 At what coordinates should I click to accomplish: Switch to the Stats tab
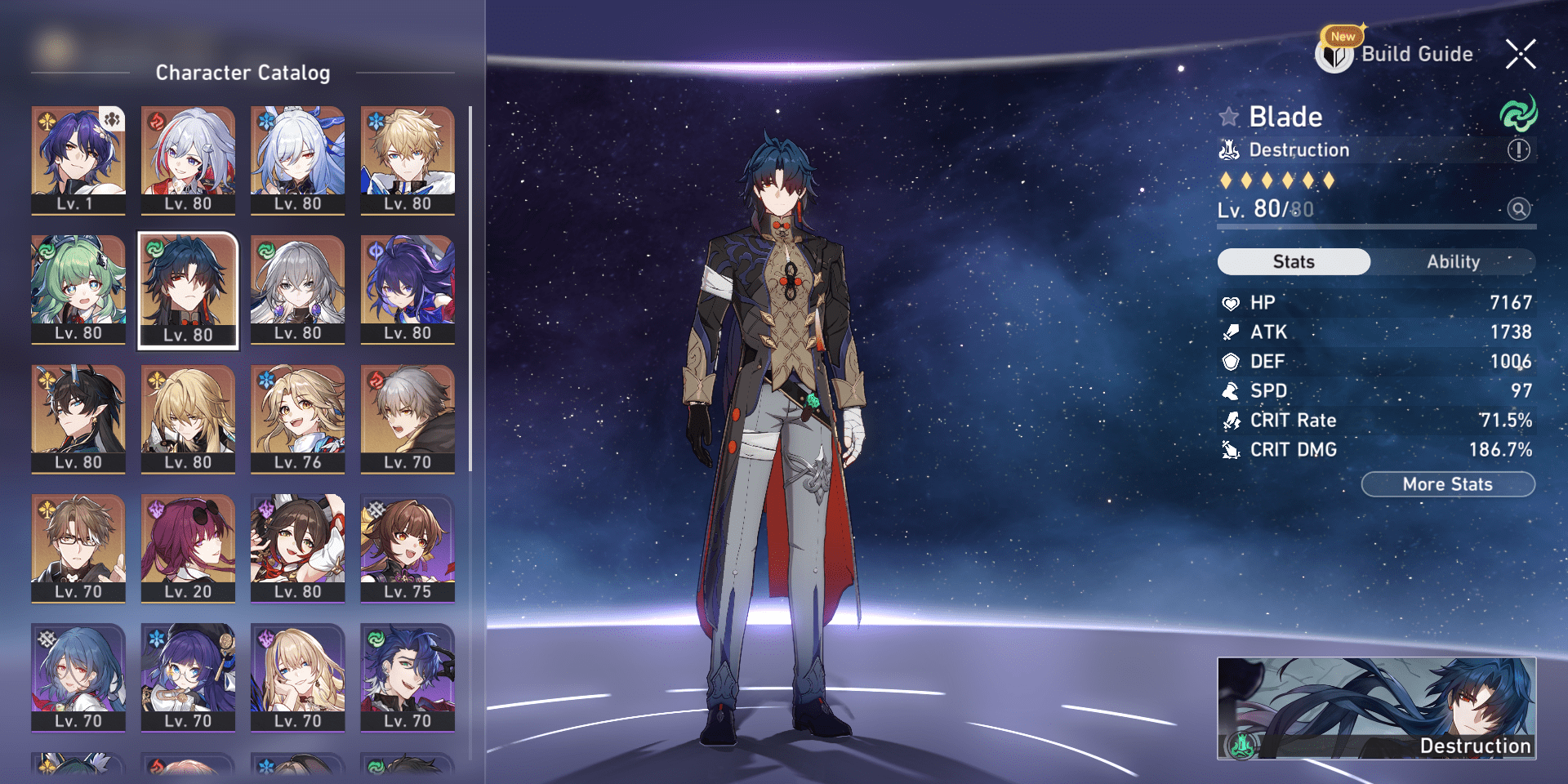(1294, 261)
